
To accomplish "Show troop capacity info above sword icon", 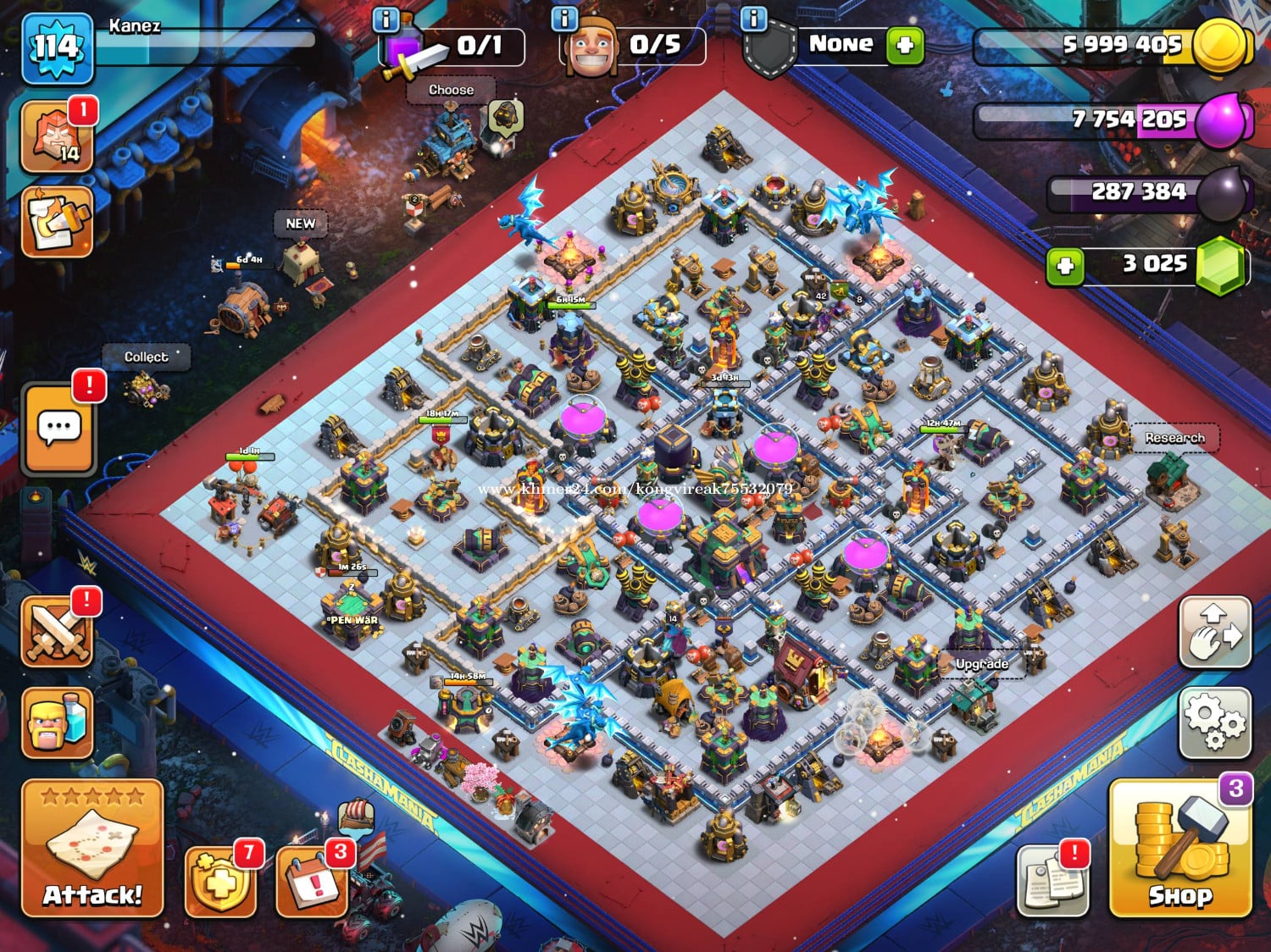I will point(386,19).
